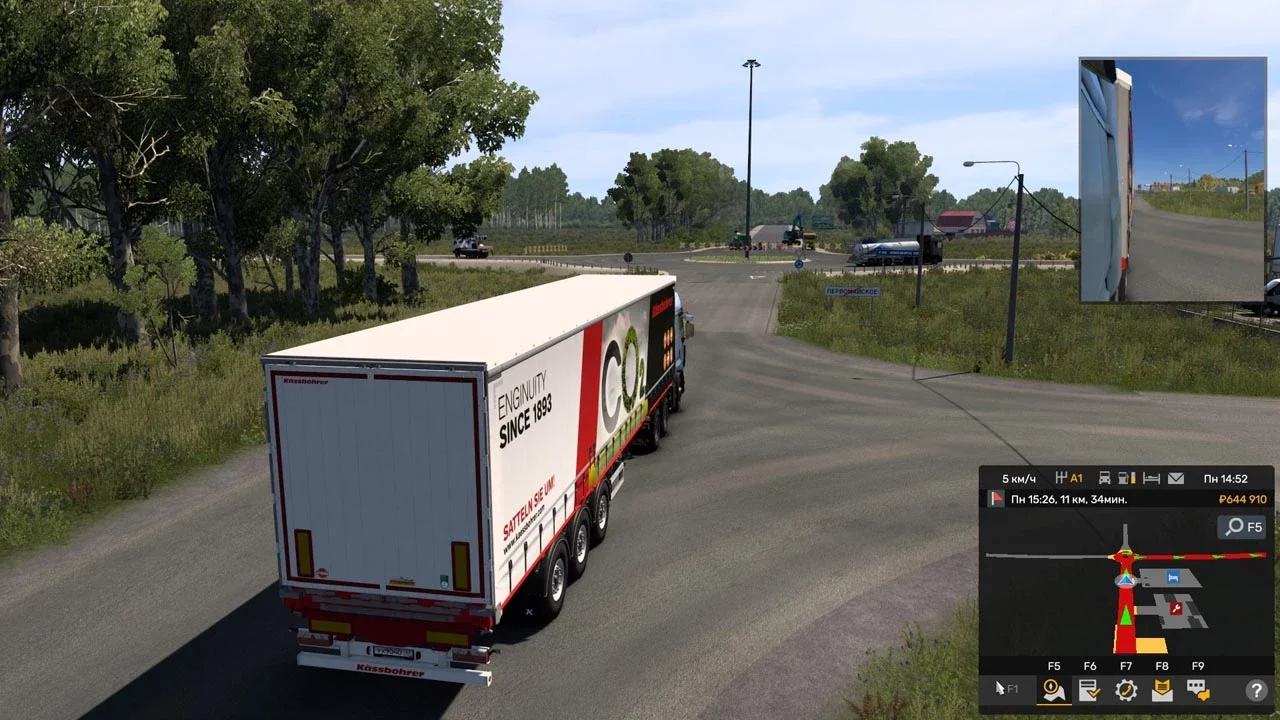Click the repair wrench icon on the minimap

click(x=1177, y=607)
